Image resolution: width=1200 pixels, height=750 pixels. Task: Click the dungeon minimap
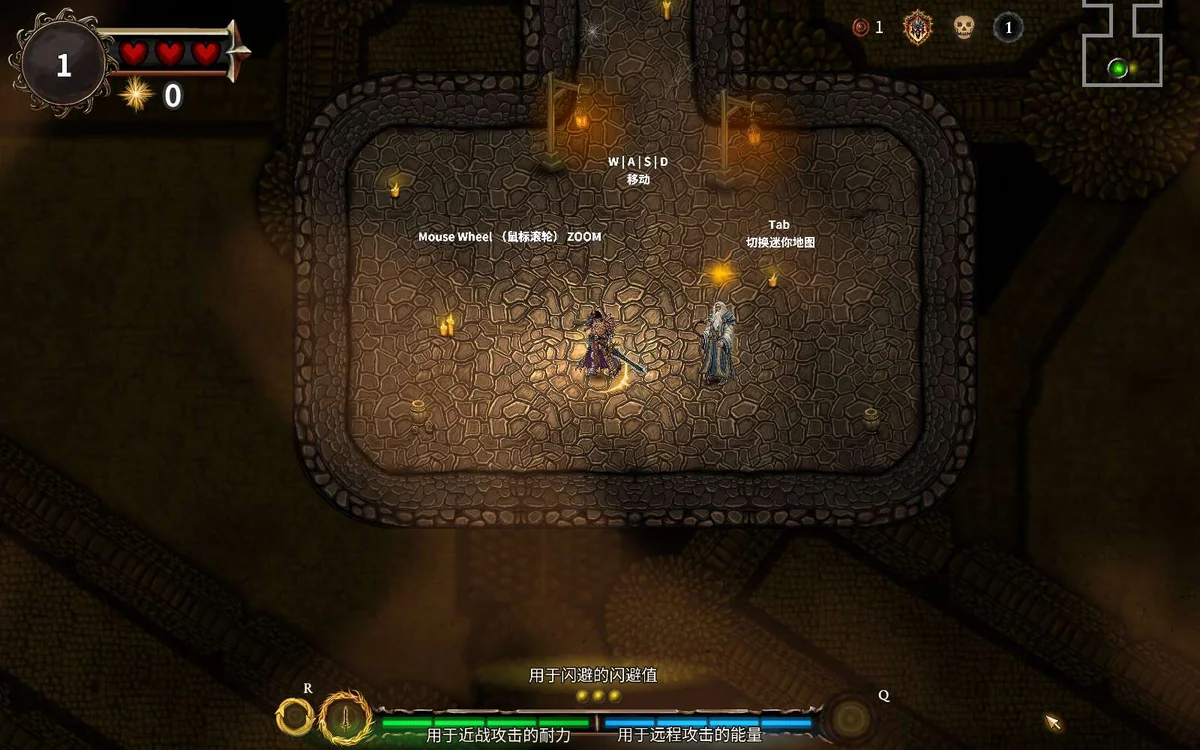coord(1122,45)
